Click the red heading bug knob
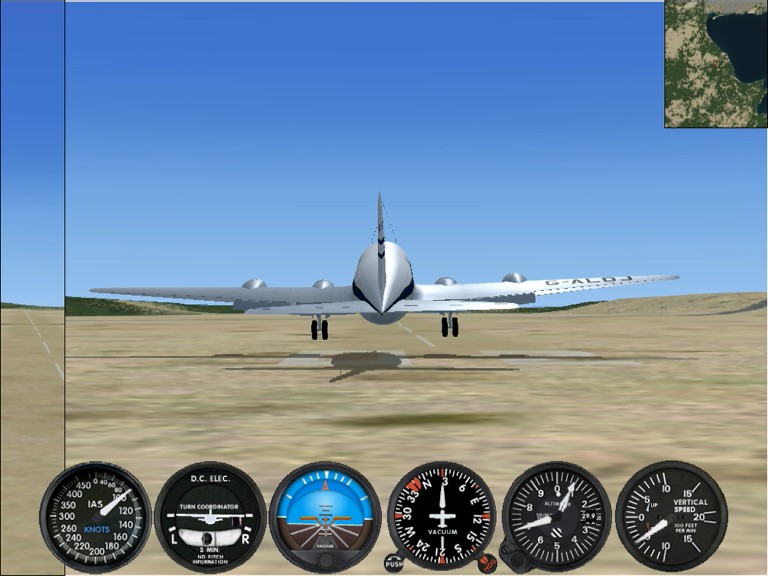 [x=487, y=563]
